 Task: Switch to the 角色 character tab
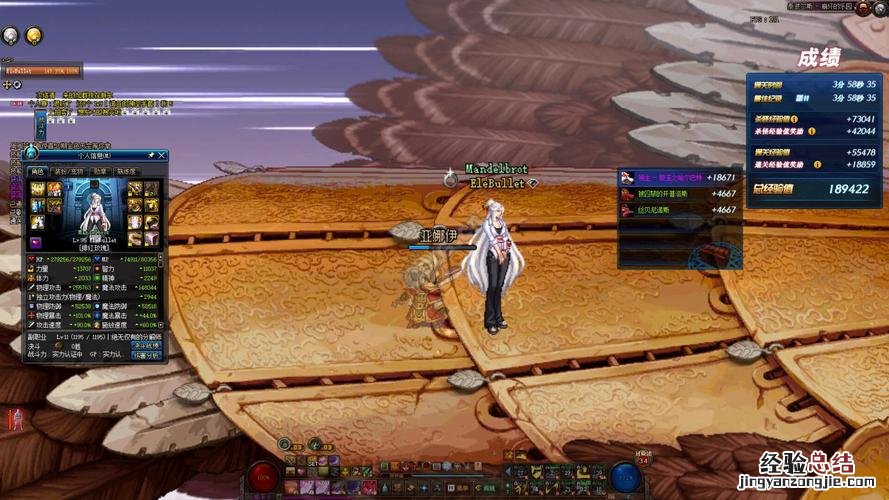[39, 171]
